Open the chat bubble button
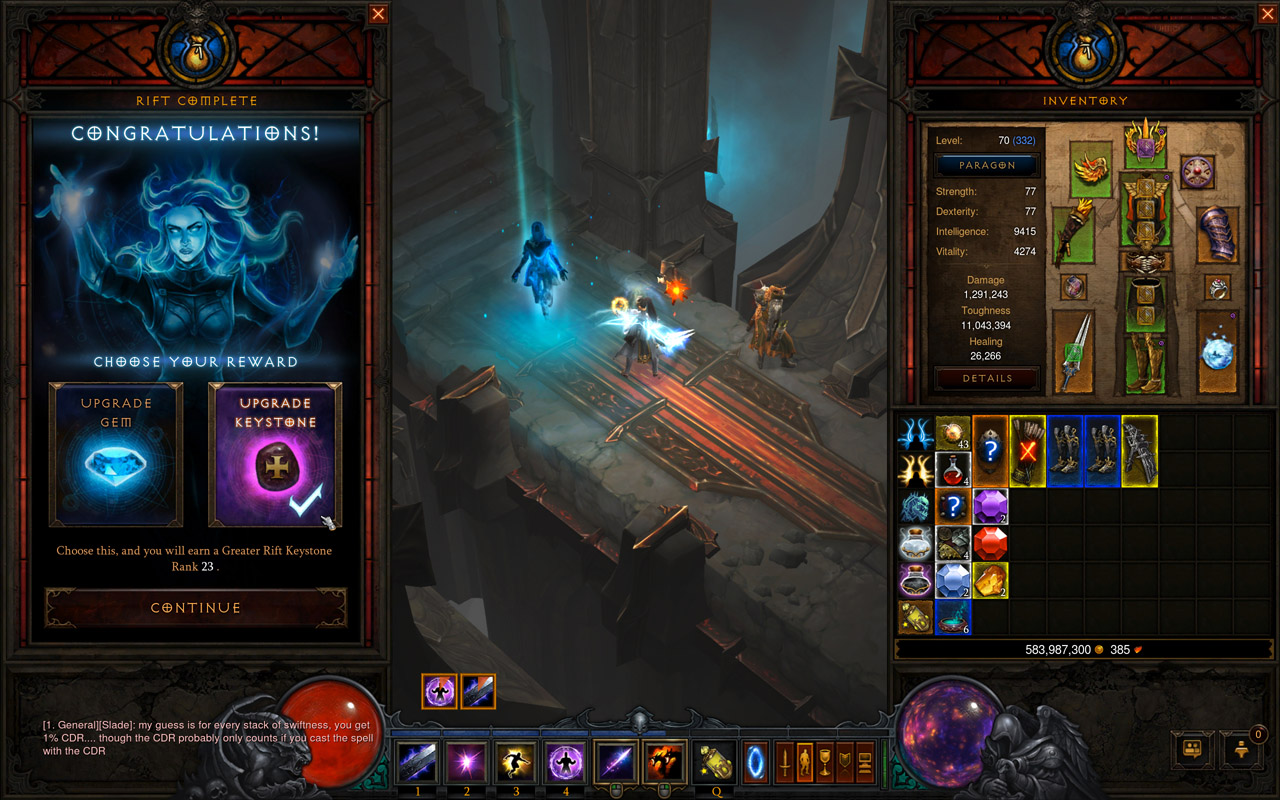 pyautogui.click(x=1192, y=748)
